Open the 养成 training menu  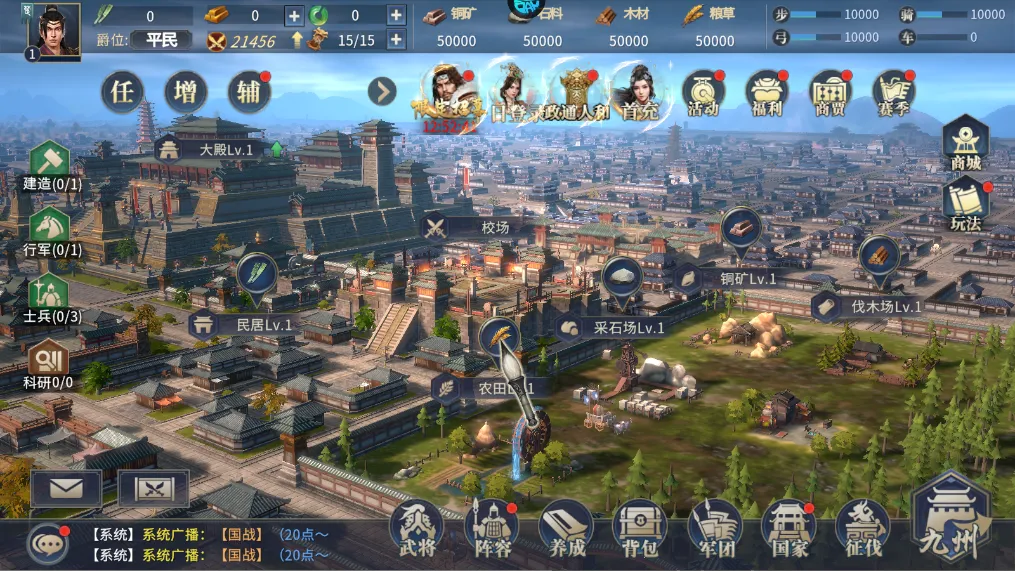point(566,526)
